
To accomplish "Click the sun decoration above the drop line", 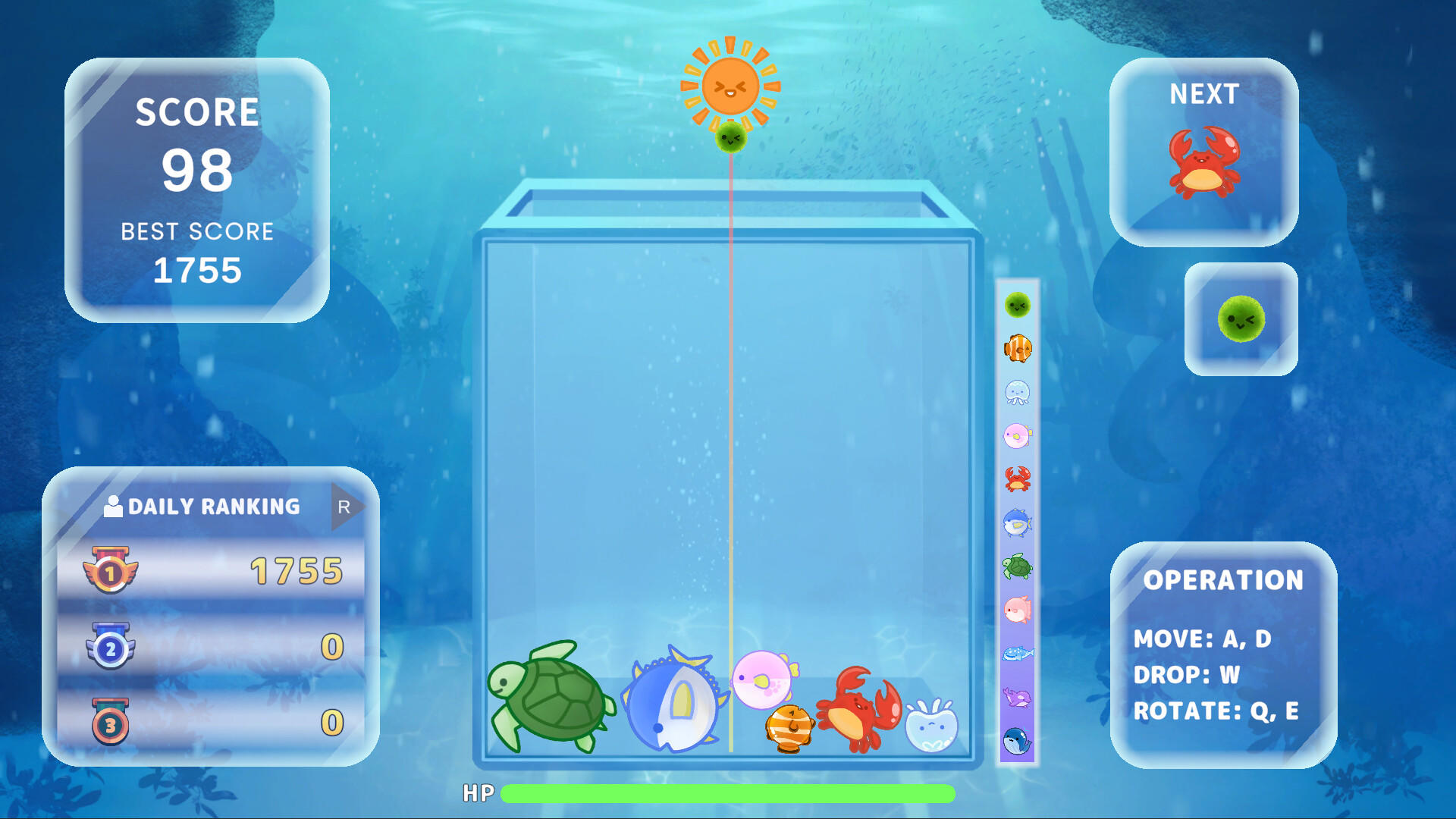I will 730,85.
